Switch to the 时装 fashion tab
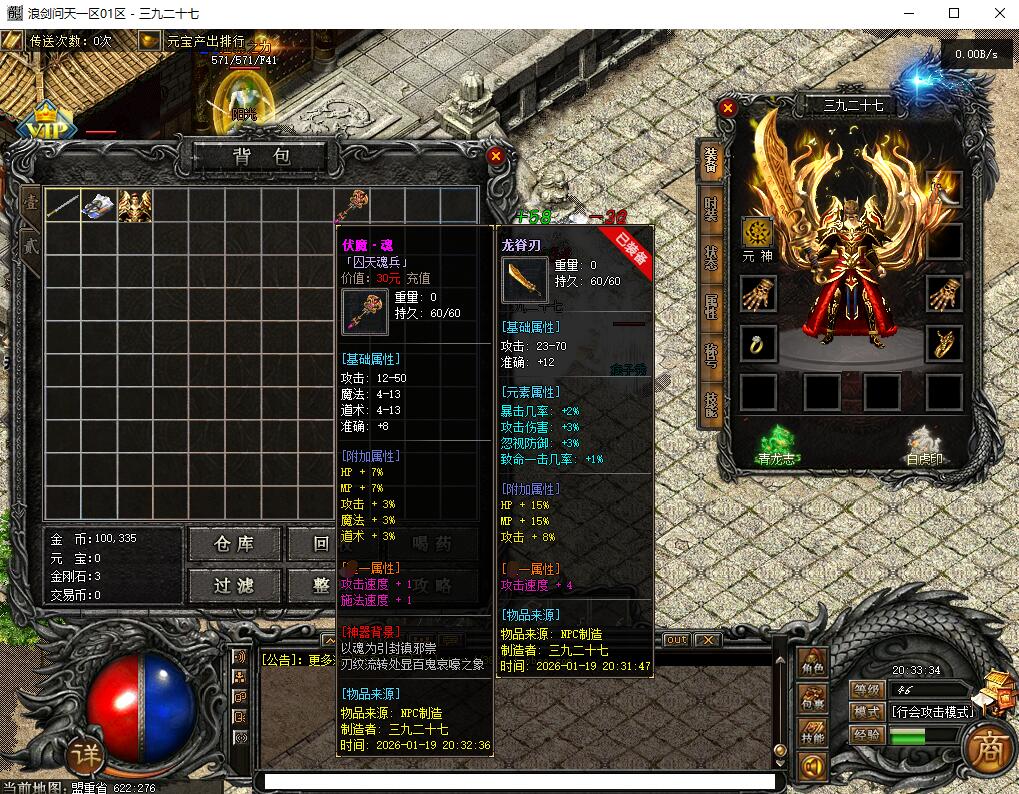The width and height of the screenshot is (1019, 794). click(710, 210)
